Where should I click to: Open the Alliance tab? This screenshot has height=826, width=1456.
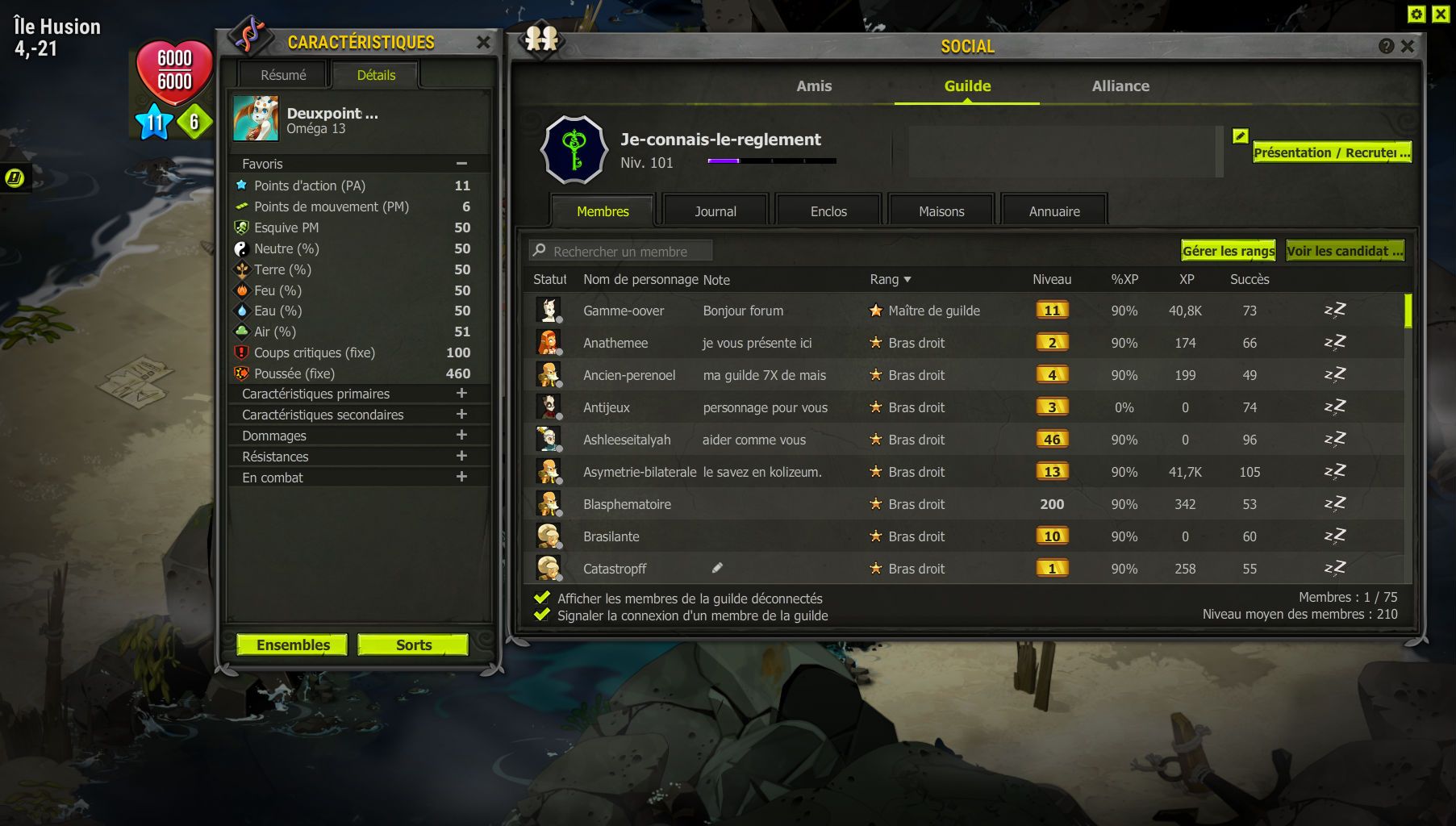(1120, 86)
